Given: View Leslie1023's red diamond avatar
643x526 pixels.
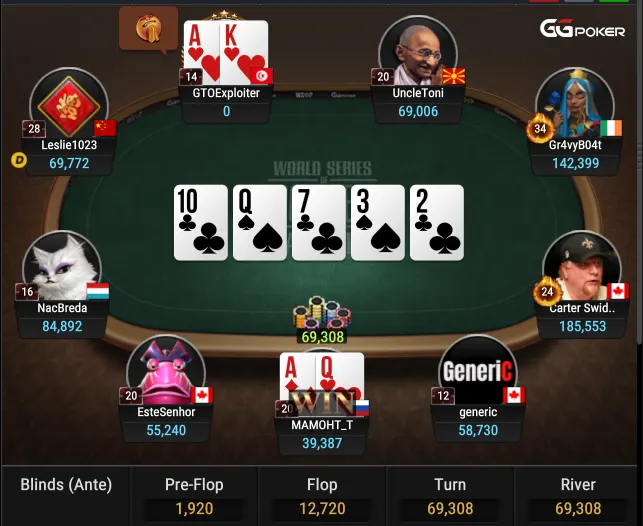Looking at the screenshot, I should tap(69, 106).
